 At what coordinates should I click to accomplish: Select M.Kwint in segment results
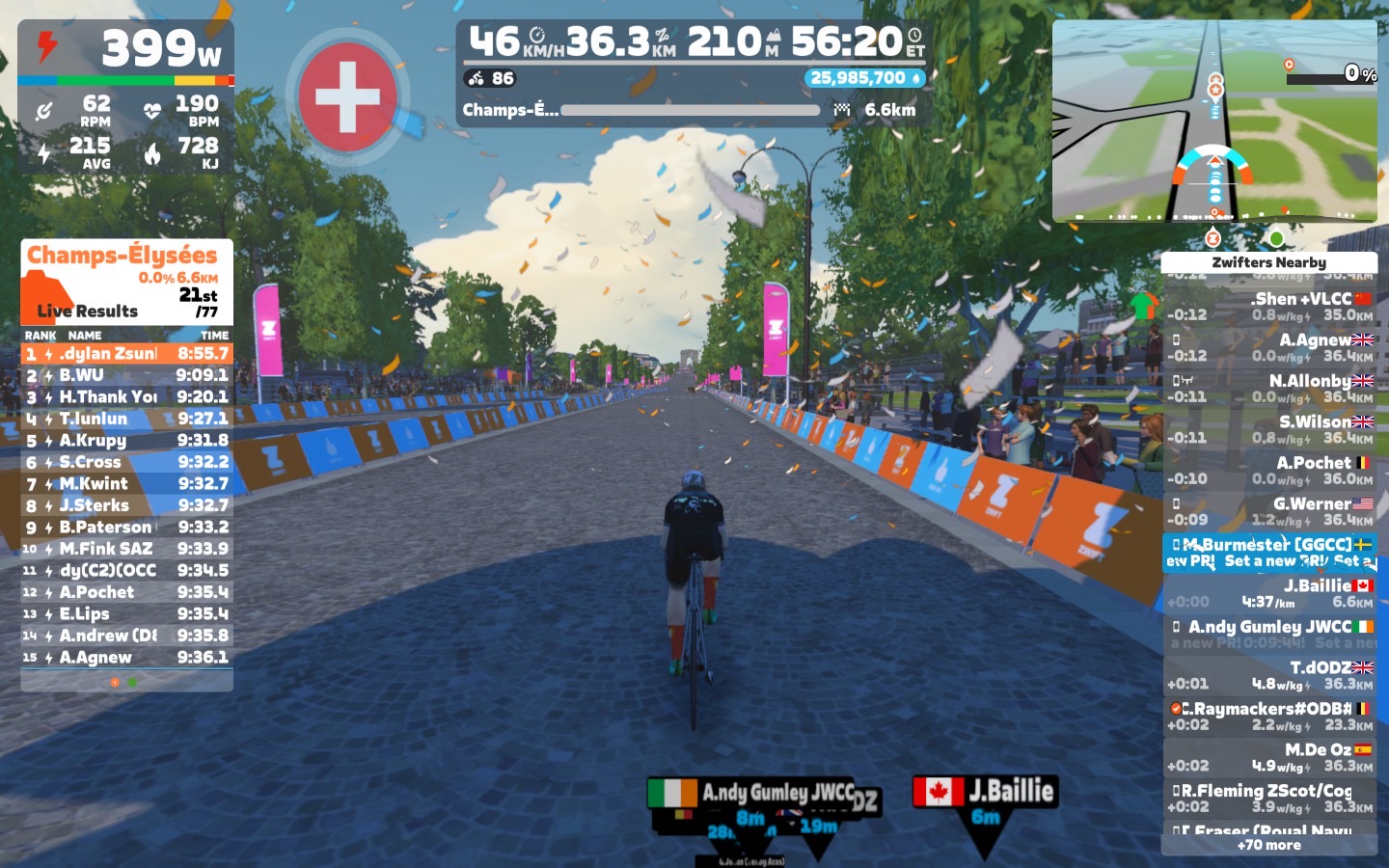126,483
